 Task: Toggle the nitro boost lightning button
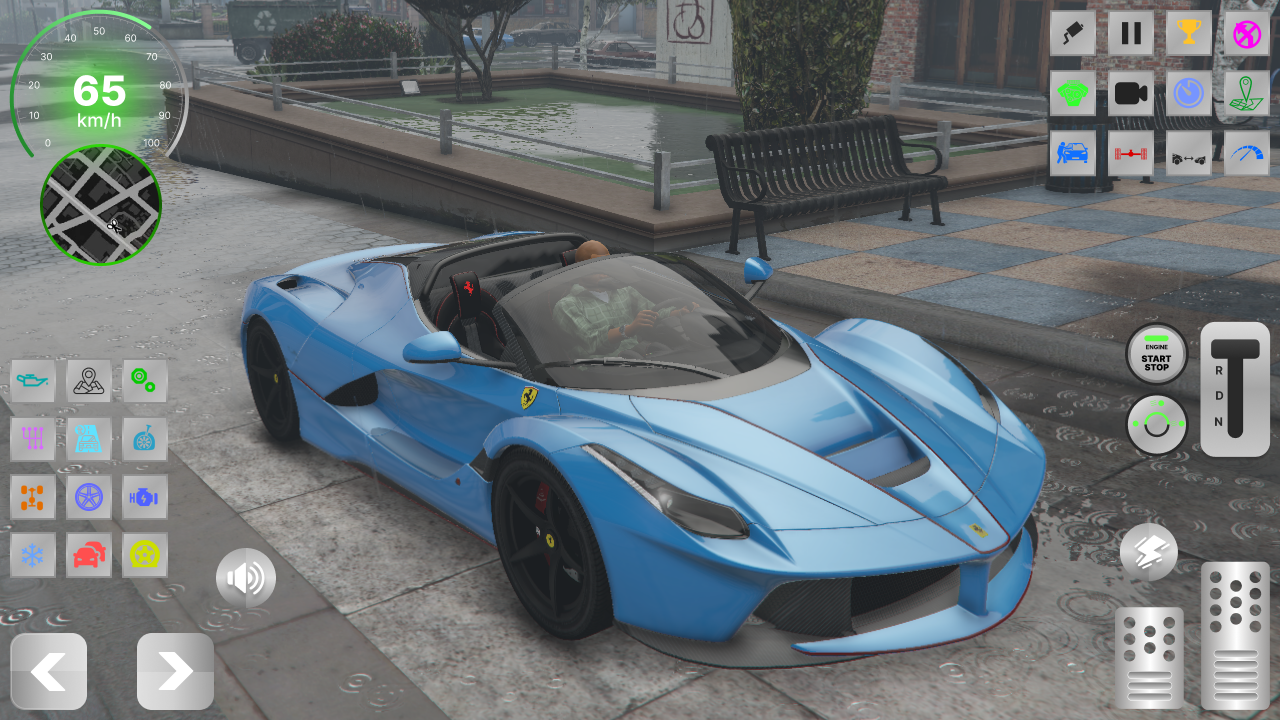coord(1148,552)
